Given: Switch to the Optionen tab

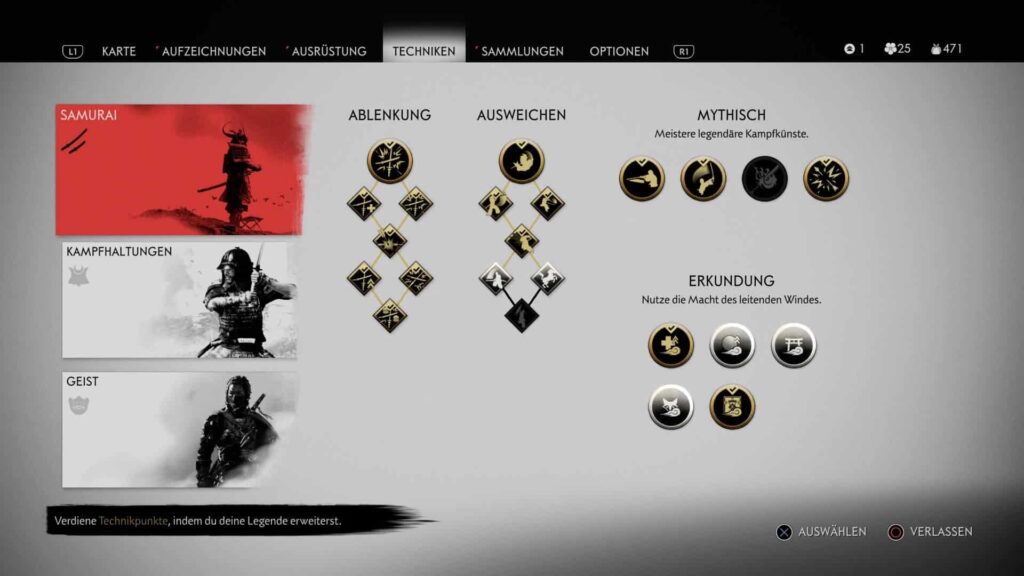Looking at the screenshot, I should click(619, 51).
